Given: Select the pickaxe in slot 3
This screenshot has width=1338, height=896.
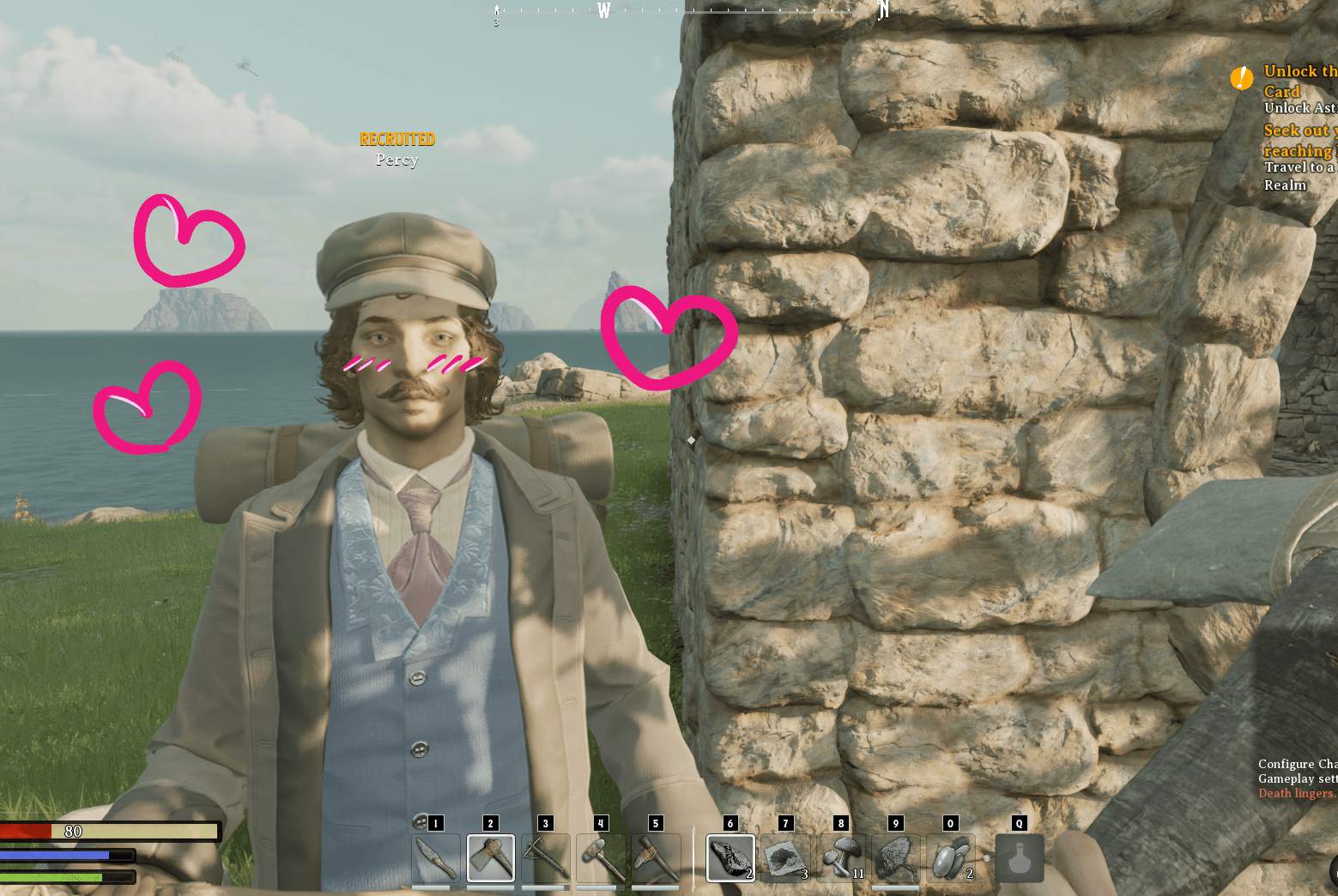Looking at the screenshot, I should 546,857.
